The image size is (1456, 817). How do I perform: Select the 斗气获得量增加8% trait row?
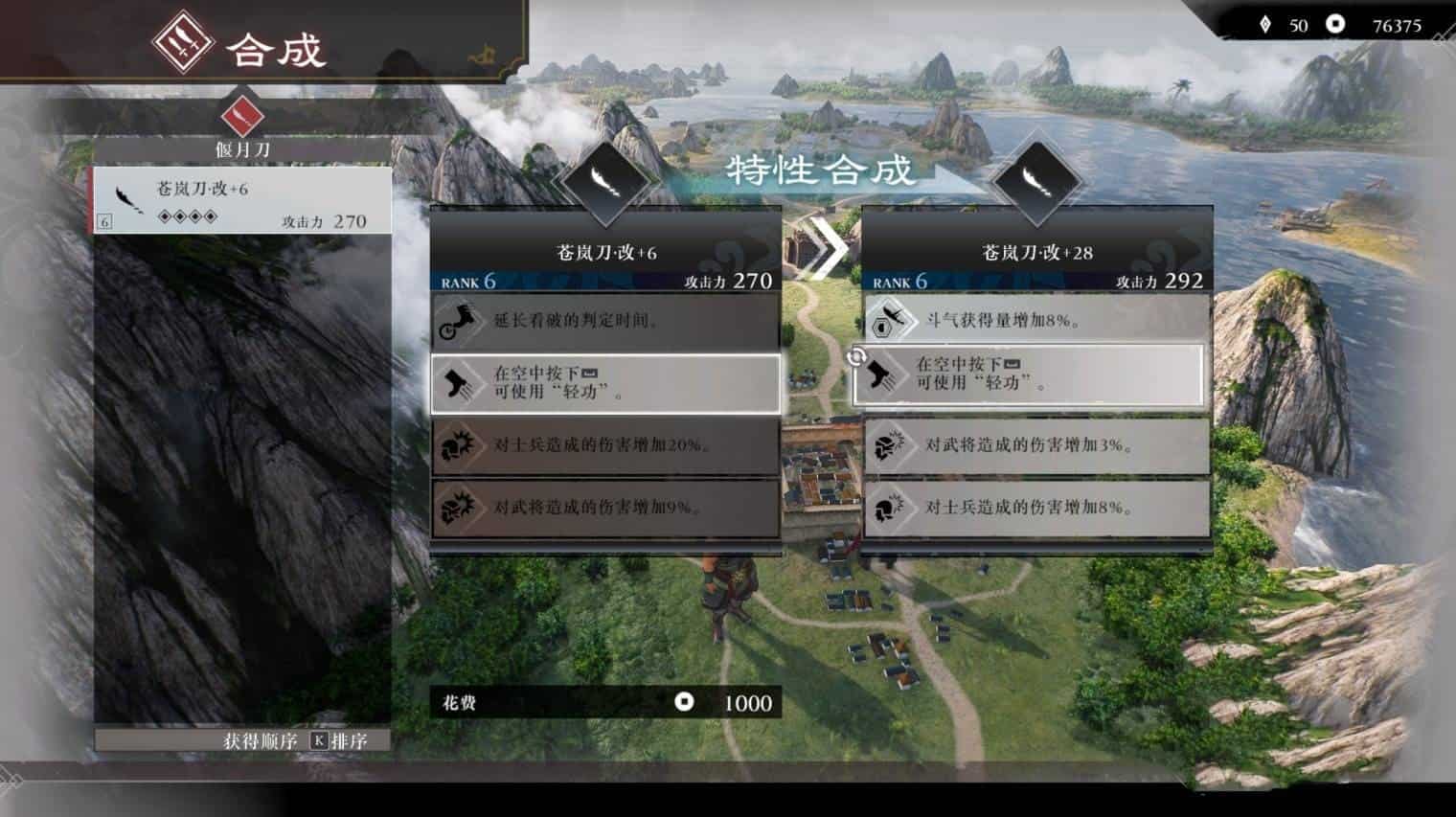tap(1036, 321)
